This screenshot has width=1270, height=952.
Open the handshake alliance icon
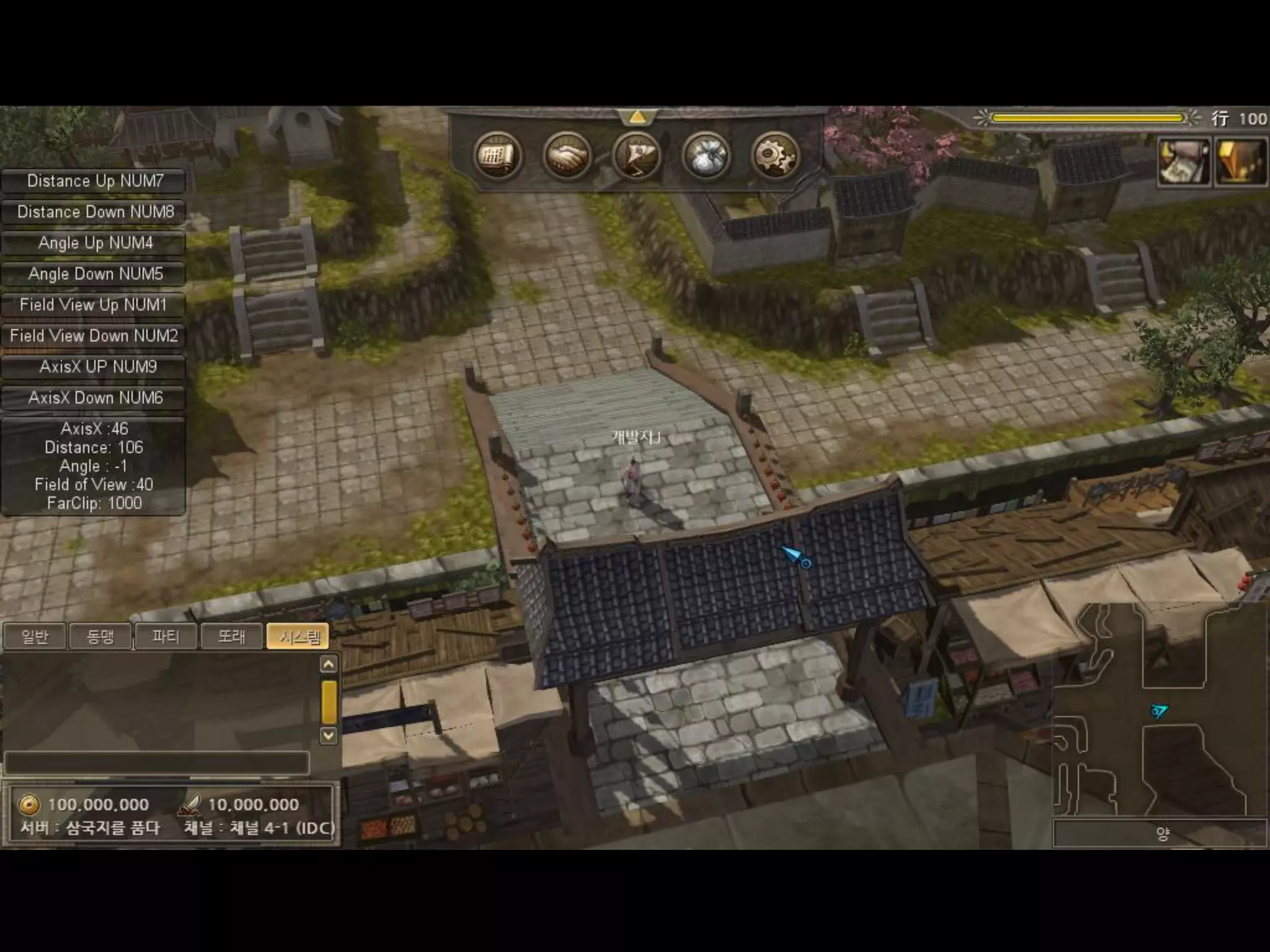point(566,156)
